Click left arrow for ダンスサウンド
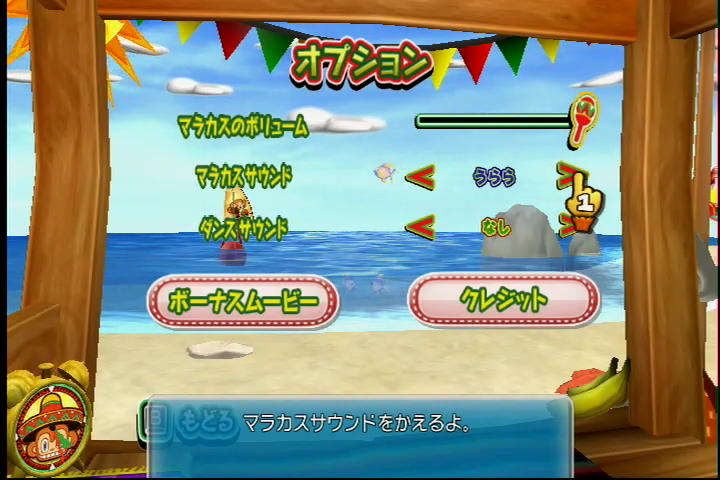Viewport: 720px width, 480px height. (x=420, y=227)
